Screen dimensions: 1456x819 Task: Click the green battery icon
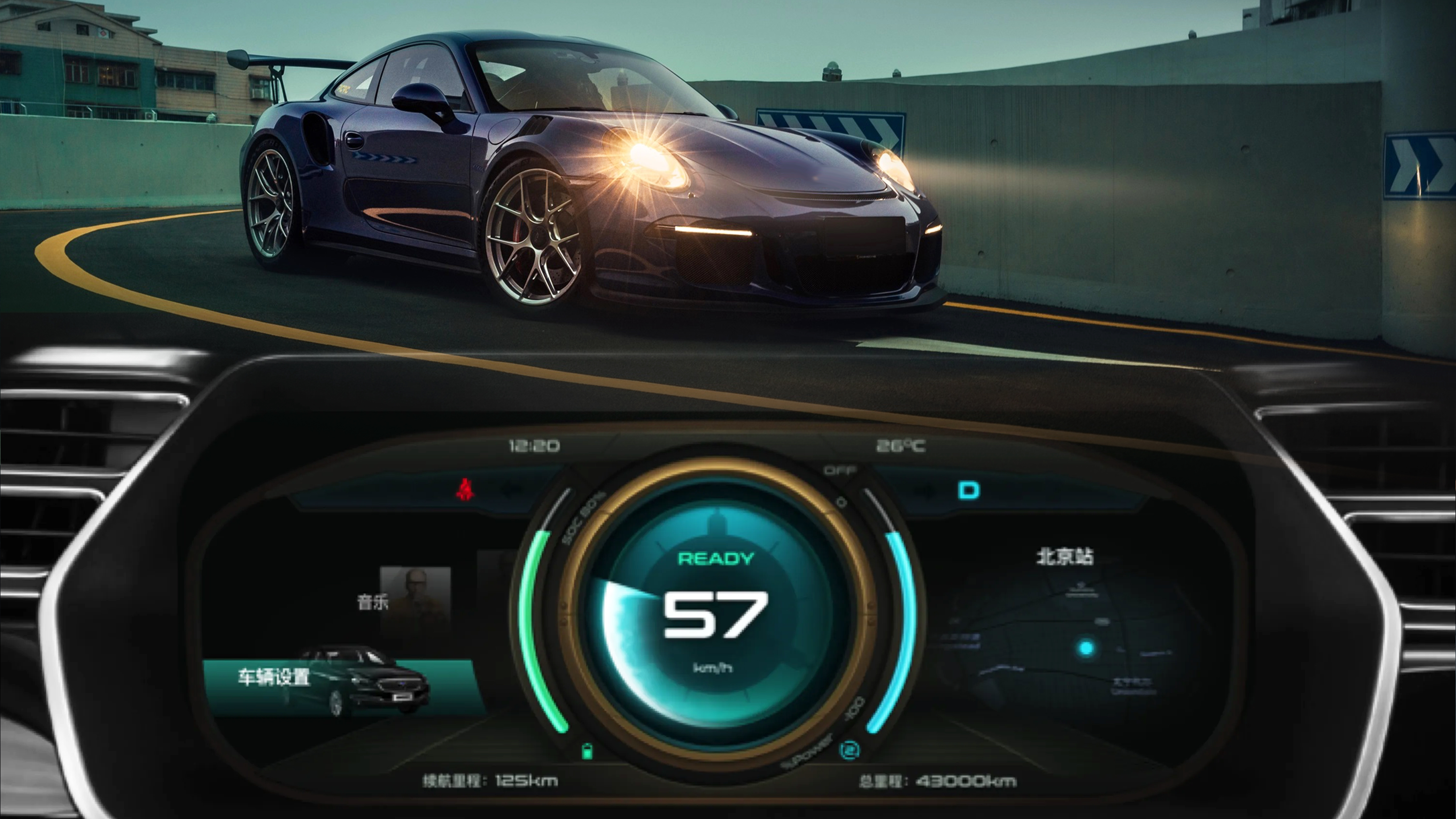pos(588,751)
